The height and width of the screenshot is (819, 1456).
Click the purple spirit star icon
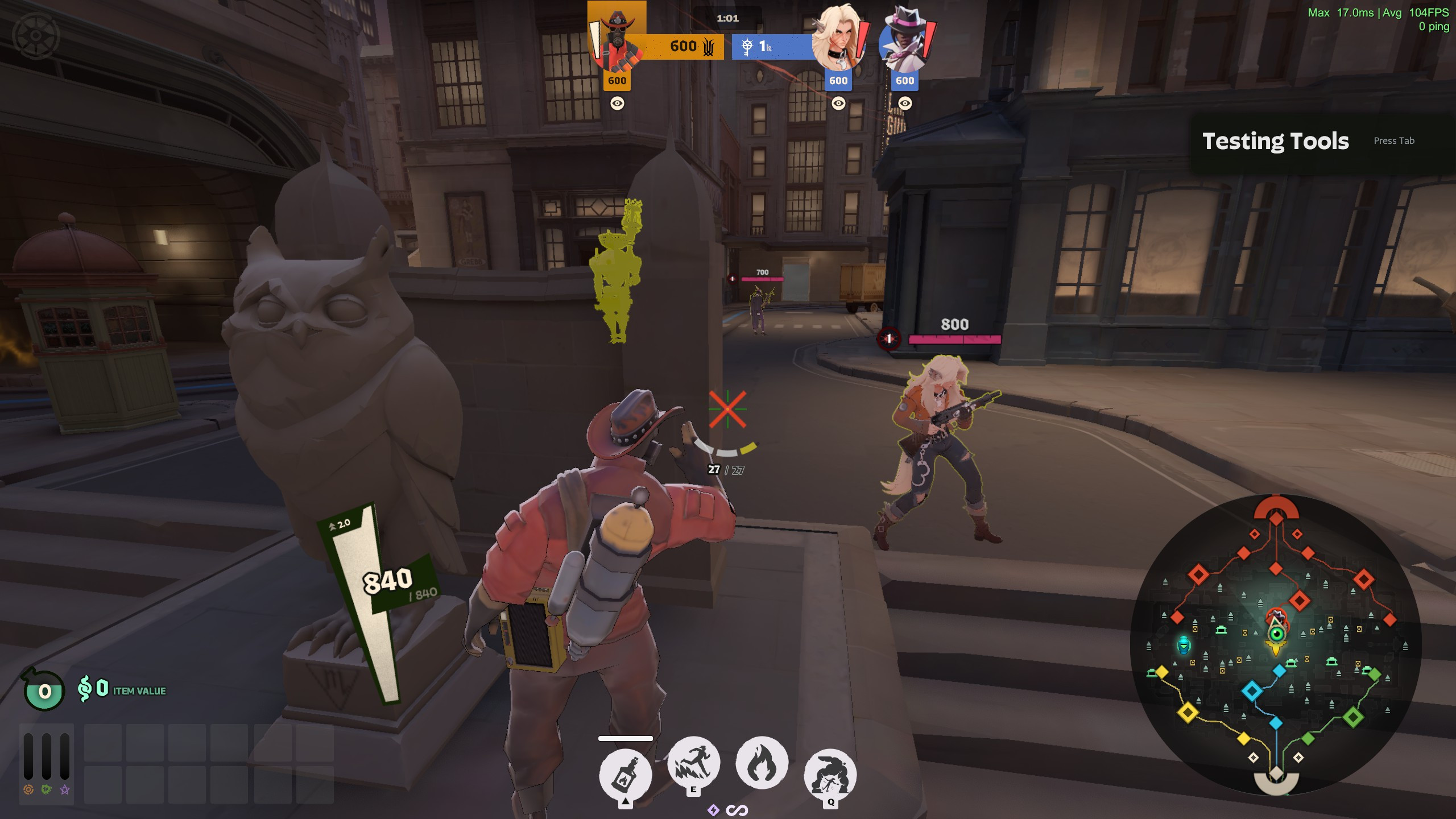pyautogui.click(x=65, y=789)
